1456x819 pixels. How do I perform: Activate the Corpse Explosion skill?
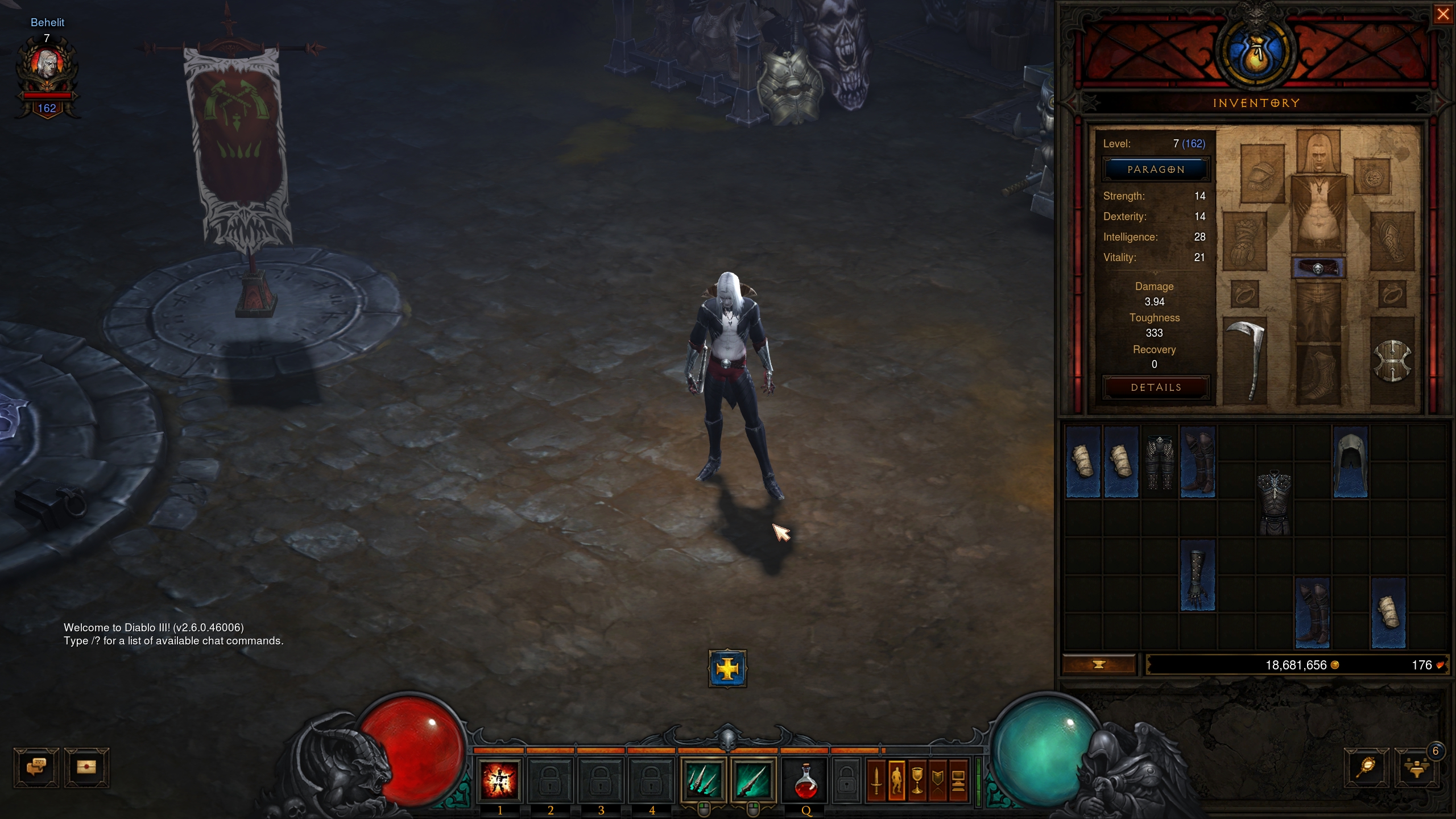tap(499, 779)
